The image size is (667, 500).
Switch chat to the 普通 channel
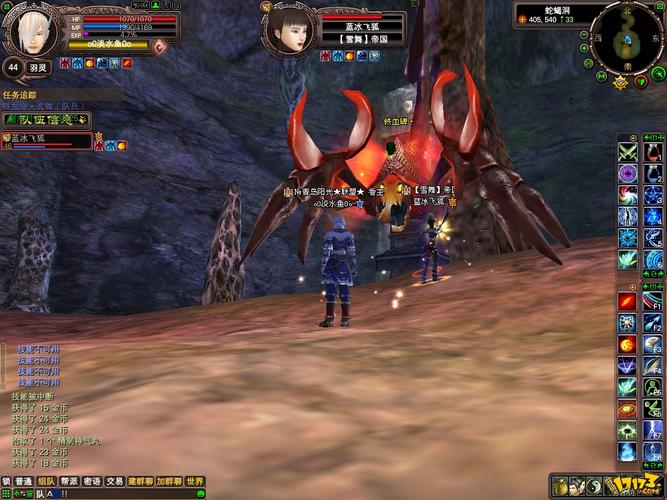[23, 481]
